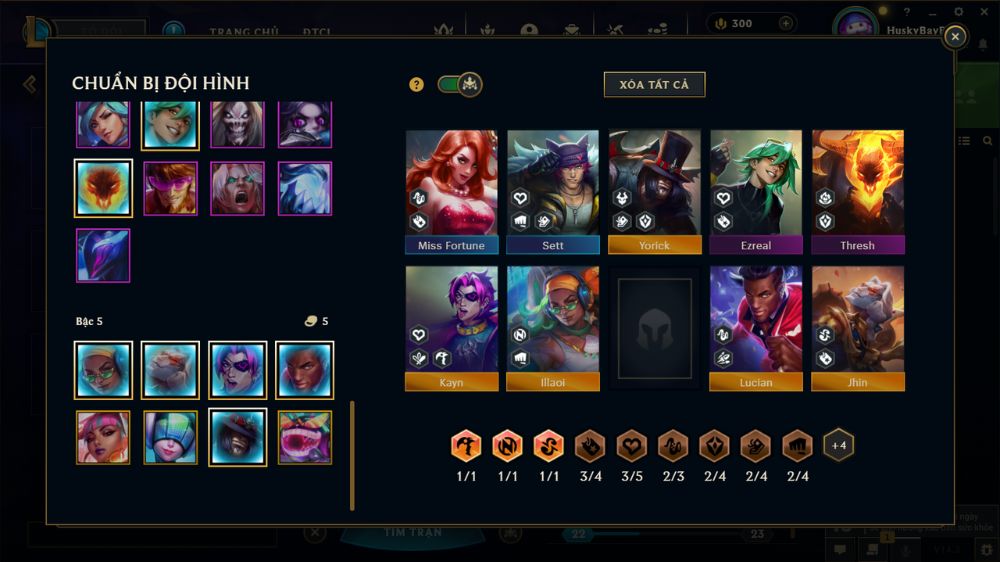The width and height of the screenshot is (1000, 562).
Task: Select the Sett champion card
Action: coord(553,191)
